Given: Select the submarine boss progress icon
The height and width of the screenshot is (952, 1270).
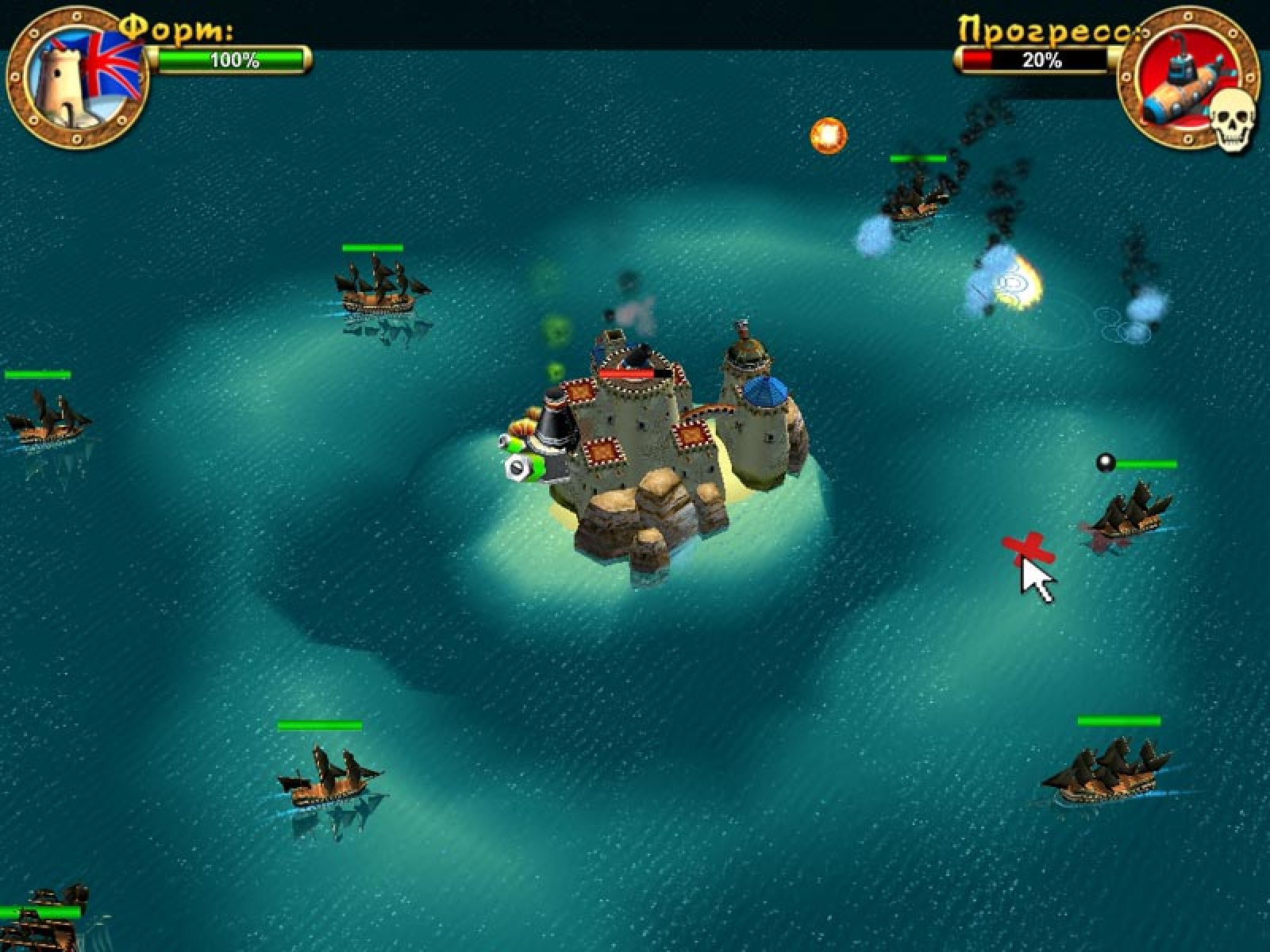Looking at the screenshot, I should 1180,75.
